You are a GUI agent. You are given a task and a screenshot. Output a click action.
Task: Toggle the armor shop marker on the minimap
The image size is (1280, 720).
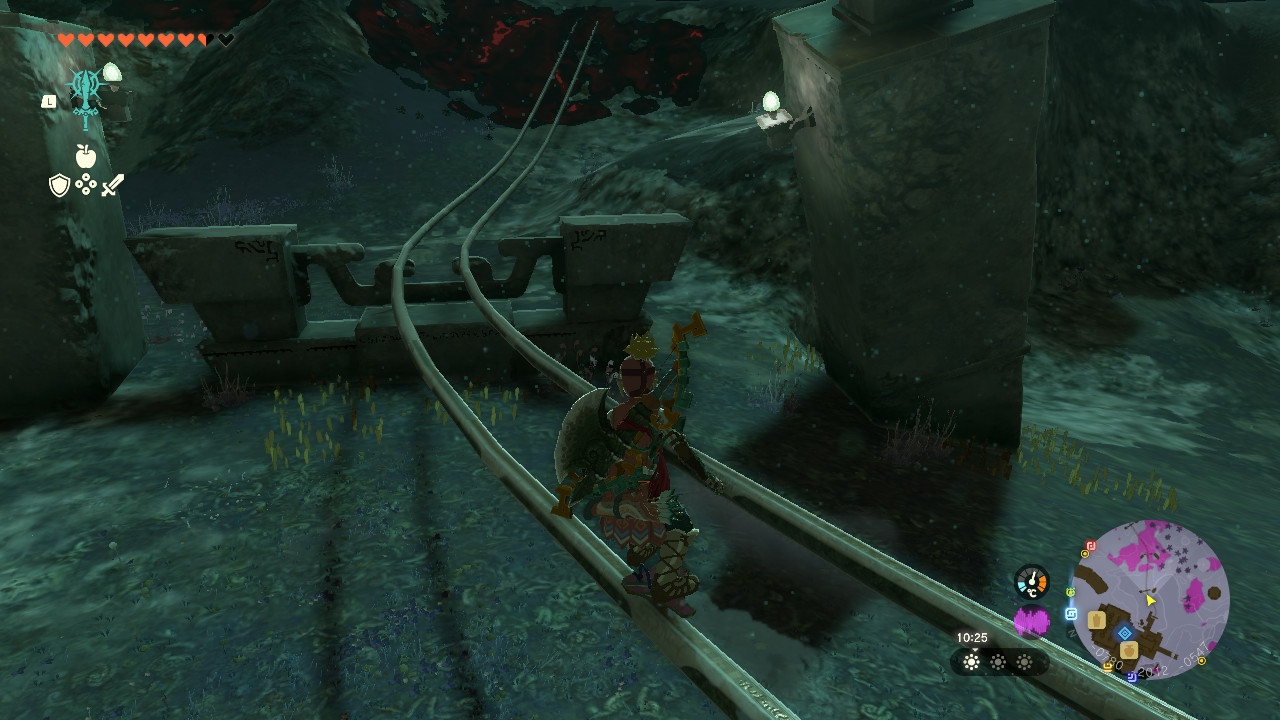click(x=1097, y=620)
